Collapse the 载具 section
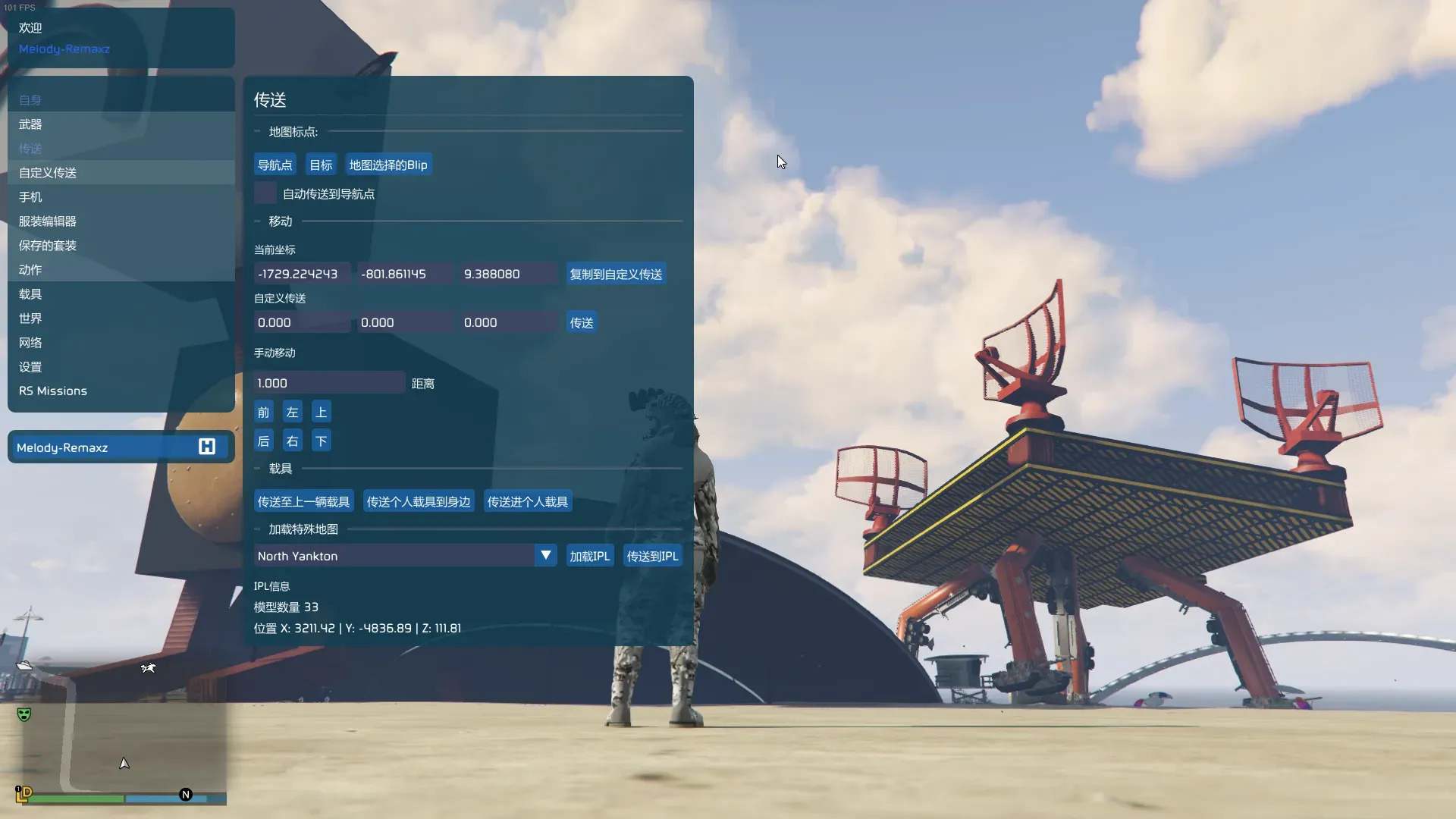 point(258,469)
